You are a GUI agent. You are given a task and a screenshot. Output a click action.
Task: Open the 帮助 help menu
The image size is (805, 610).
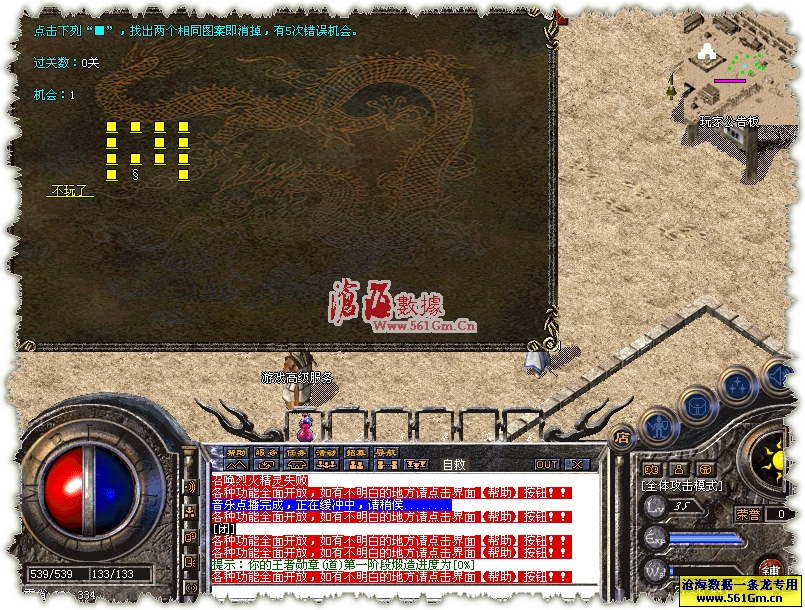236,453
